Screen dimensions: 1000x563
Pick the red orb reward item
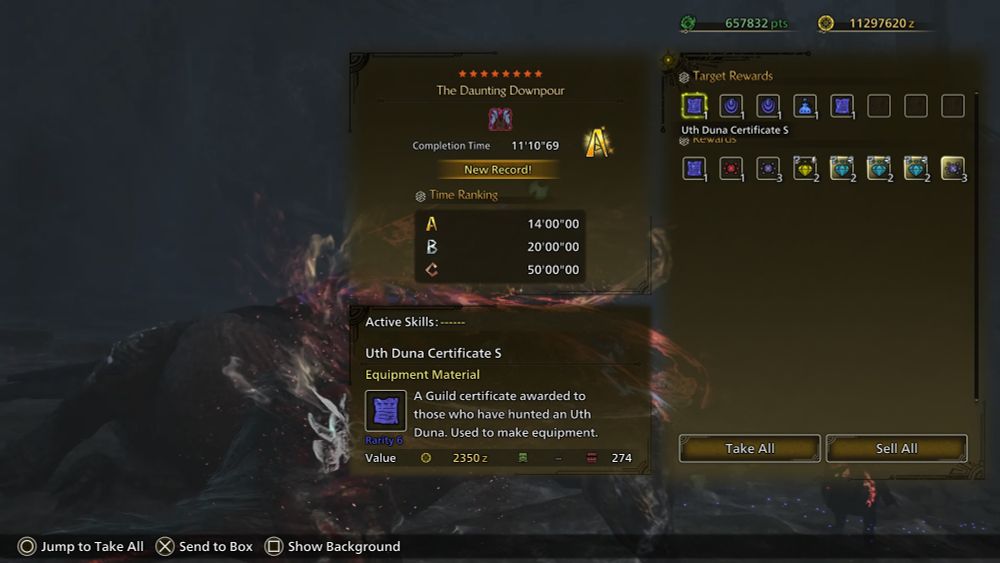[x=731, y=168]
